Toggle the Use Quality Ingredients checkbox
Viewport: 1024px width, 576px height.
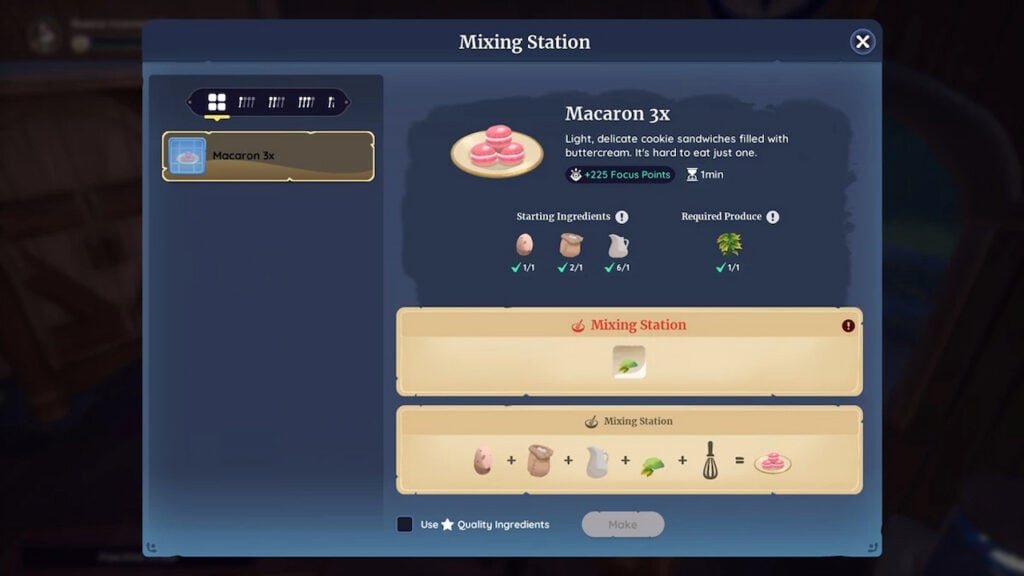pyautogui.click(x=405, y=524)
